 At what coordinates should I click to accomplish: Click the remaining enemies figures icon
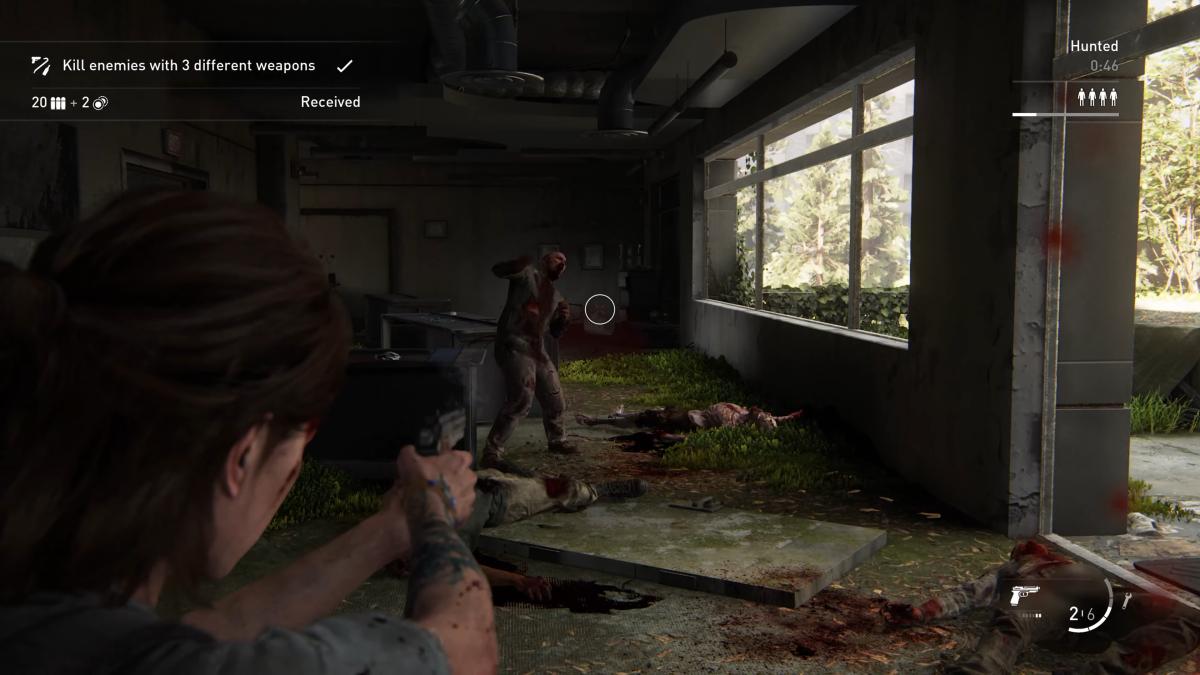(1096, 98)
